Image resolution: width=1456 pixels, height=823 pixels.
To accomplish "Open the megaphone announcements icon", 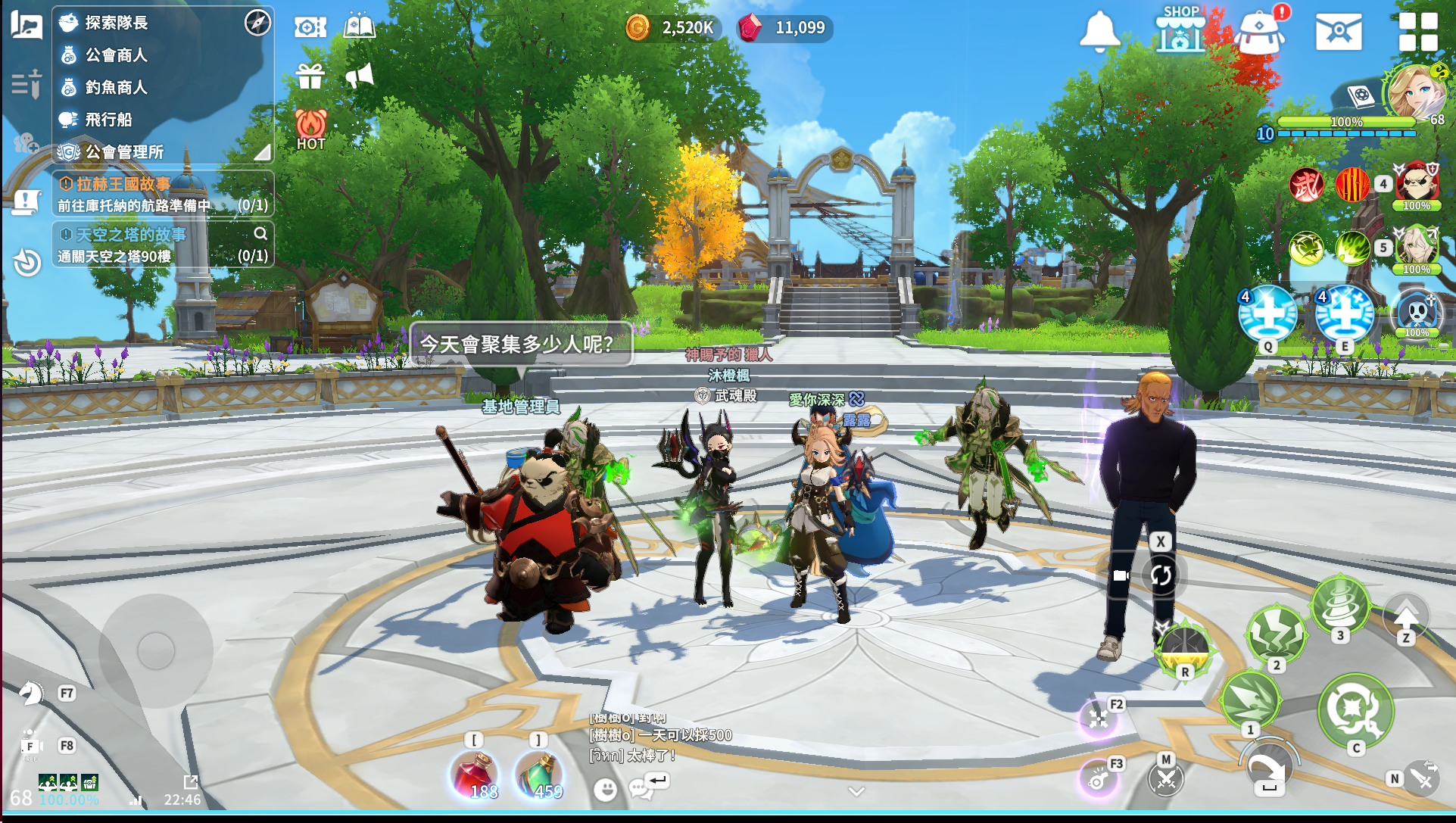I will [360, 76].
